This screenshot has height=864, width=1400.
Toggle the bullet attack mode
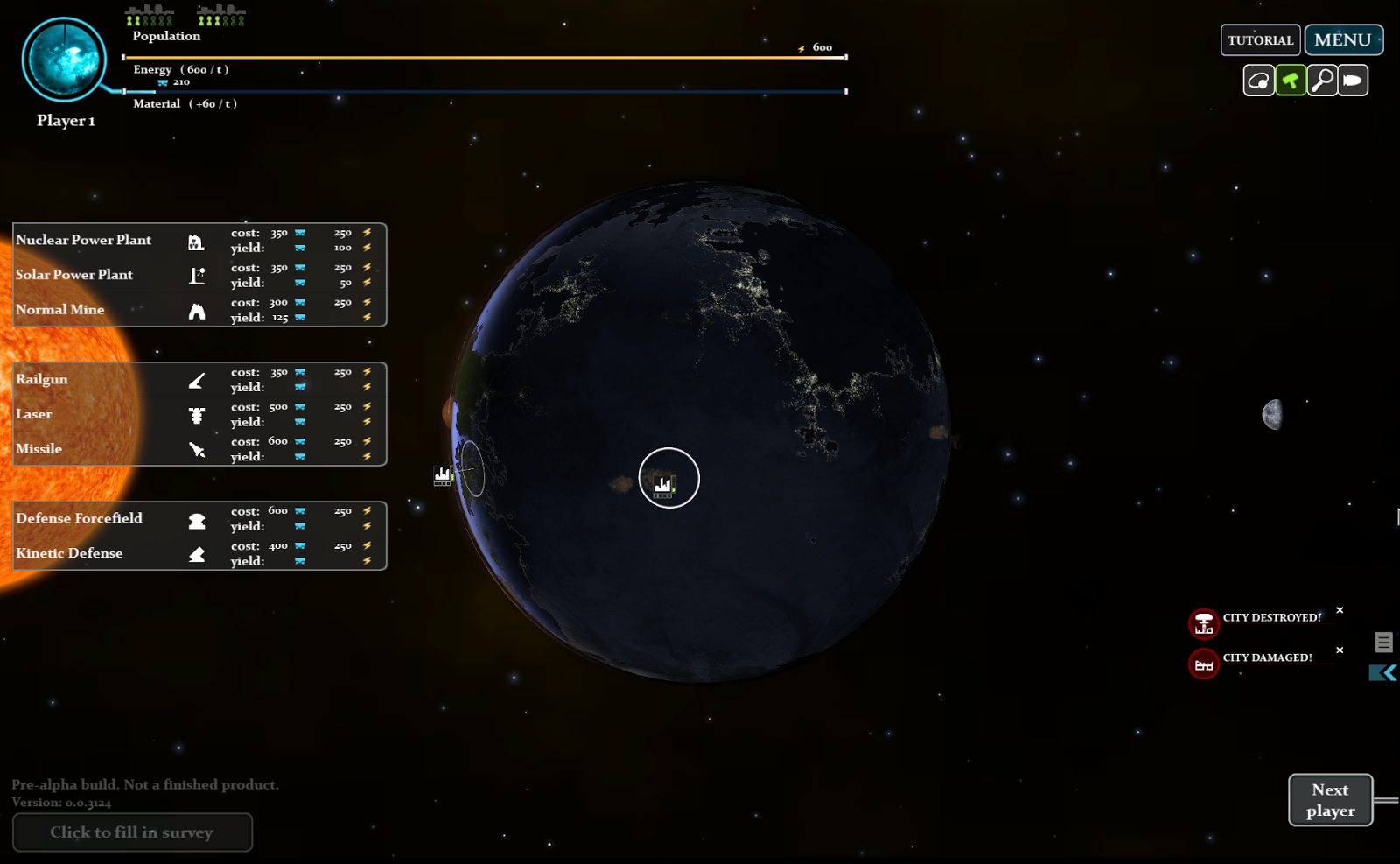[1353, 81]
